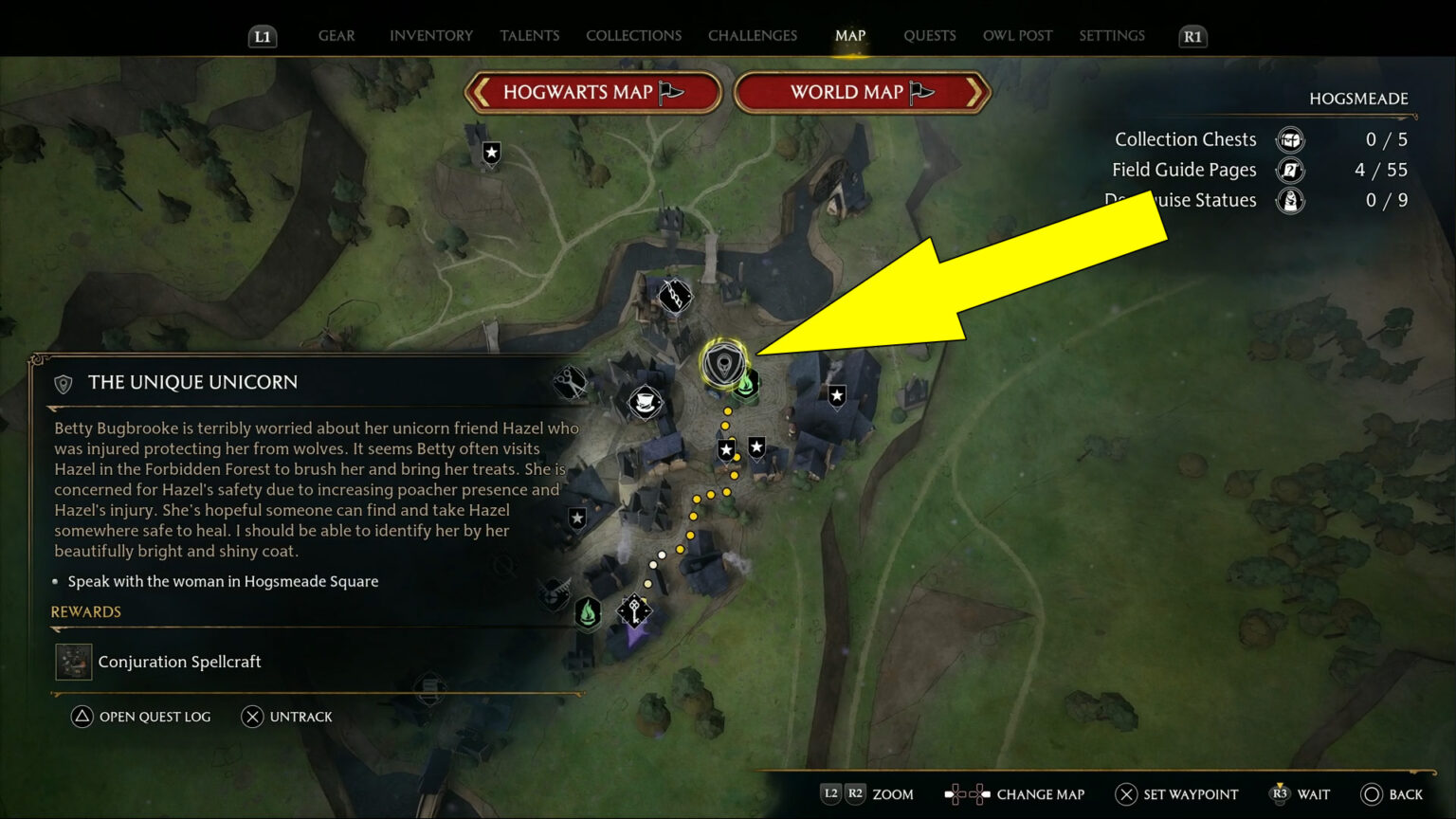Open the quest log
This screenshot has width=1456, height=819.
pos(140,717)
